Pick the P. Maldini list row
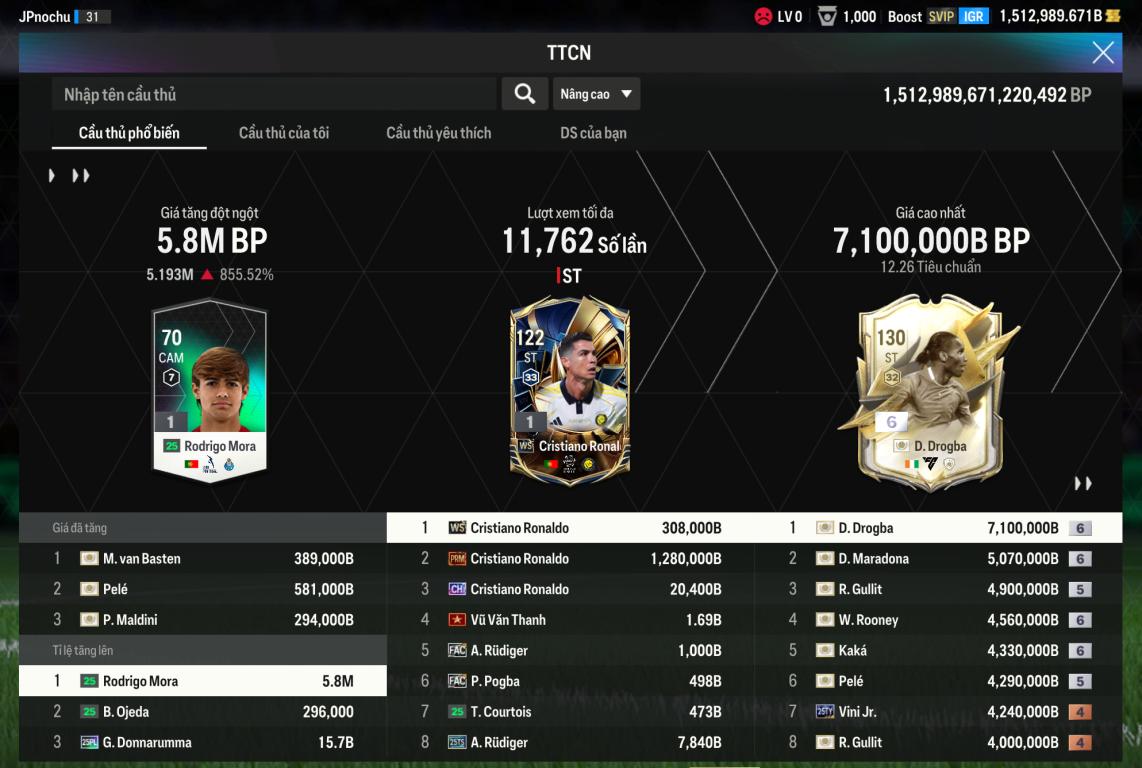This screenshot has height=768, width=1142. coord(203,620)
